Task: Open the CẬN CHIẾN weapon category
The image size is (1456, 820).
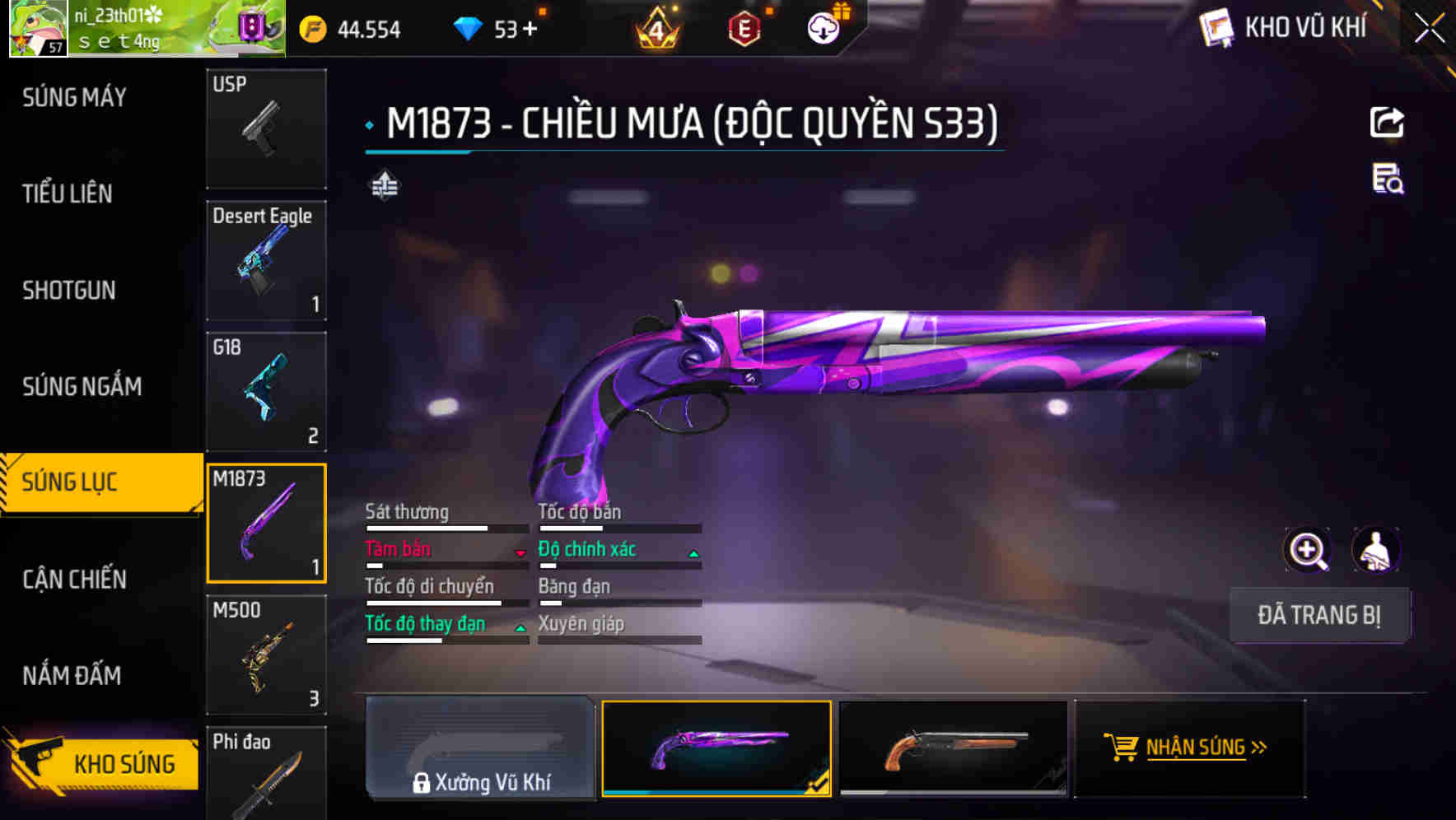Action: [x=74, y=579]
